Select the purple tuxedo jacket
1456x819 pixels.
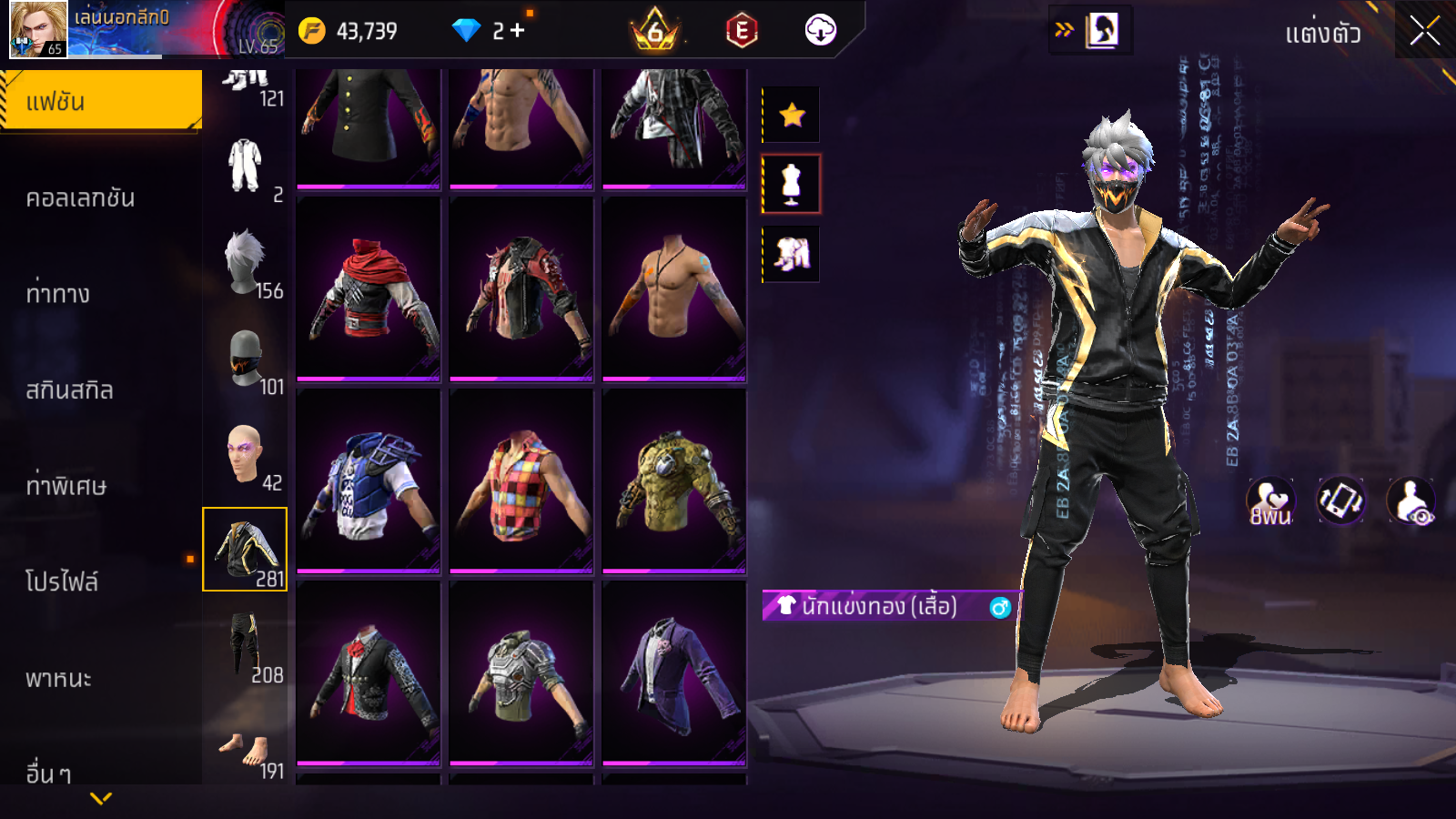[x=674, y=674]
